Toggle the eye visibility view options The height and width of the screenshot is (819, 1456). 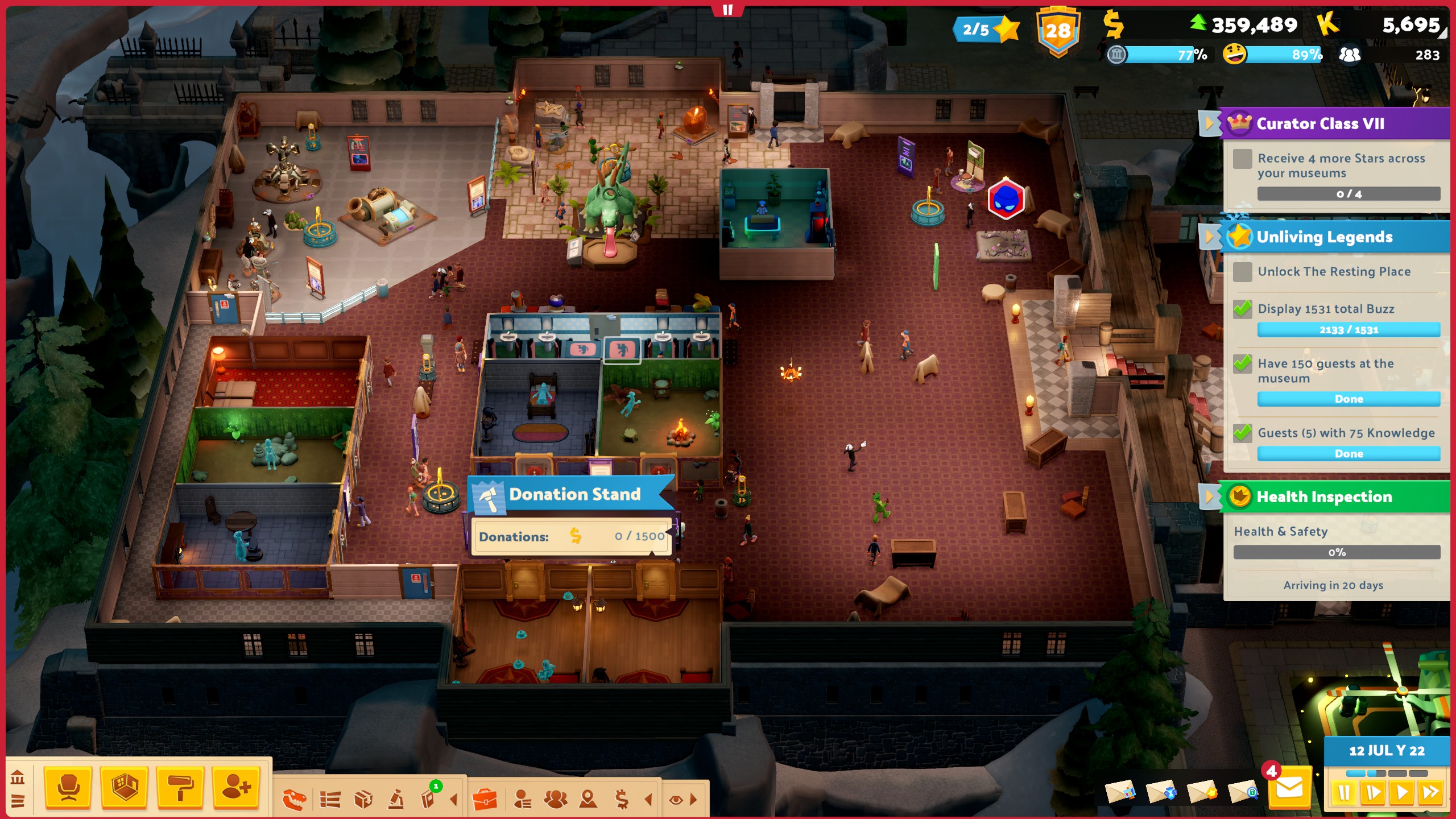coord(676,800)
